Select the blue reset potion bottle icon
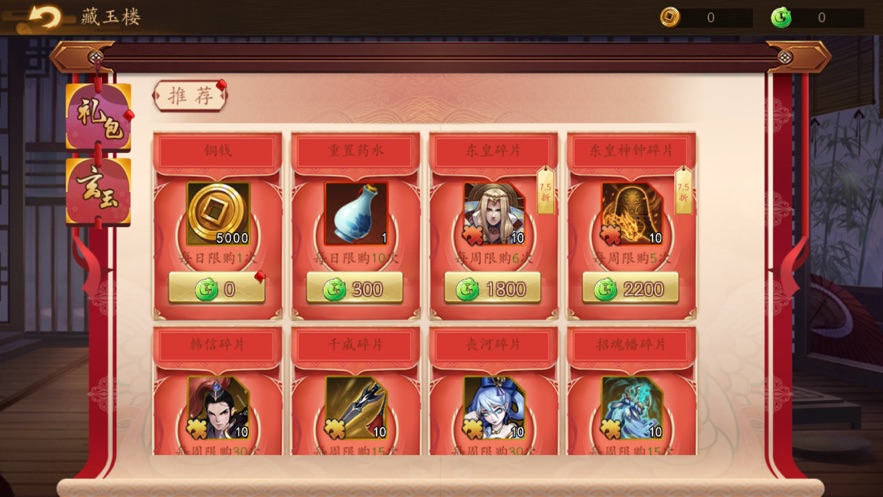883x497 pixels. coord(355,213)
